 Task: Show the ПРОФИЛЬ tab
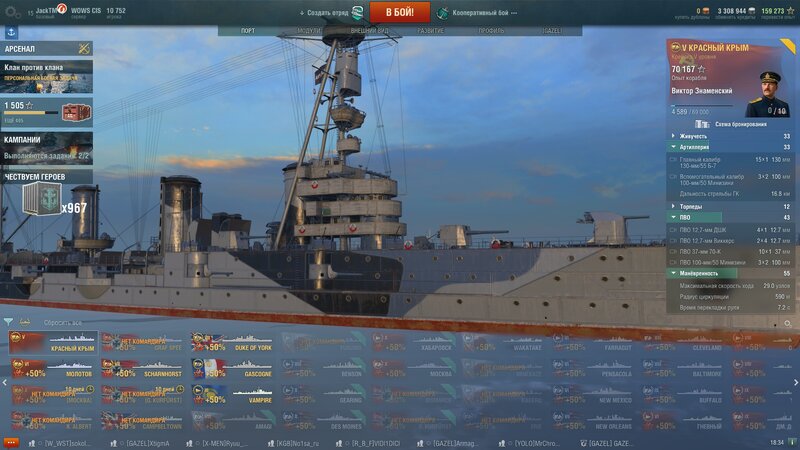(491, 31)
